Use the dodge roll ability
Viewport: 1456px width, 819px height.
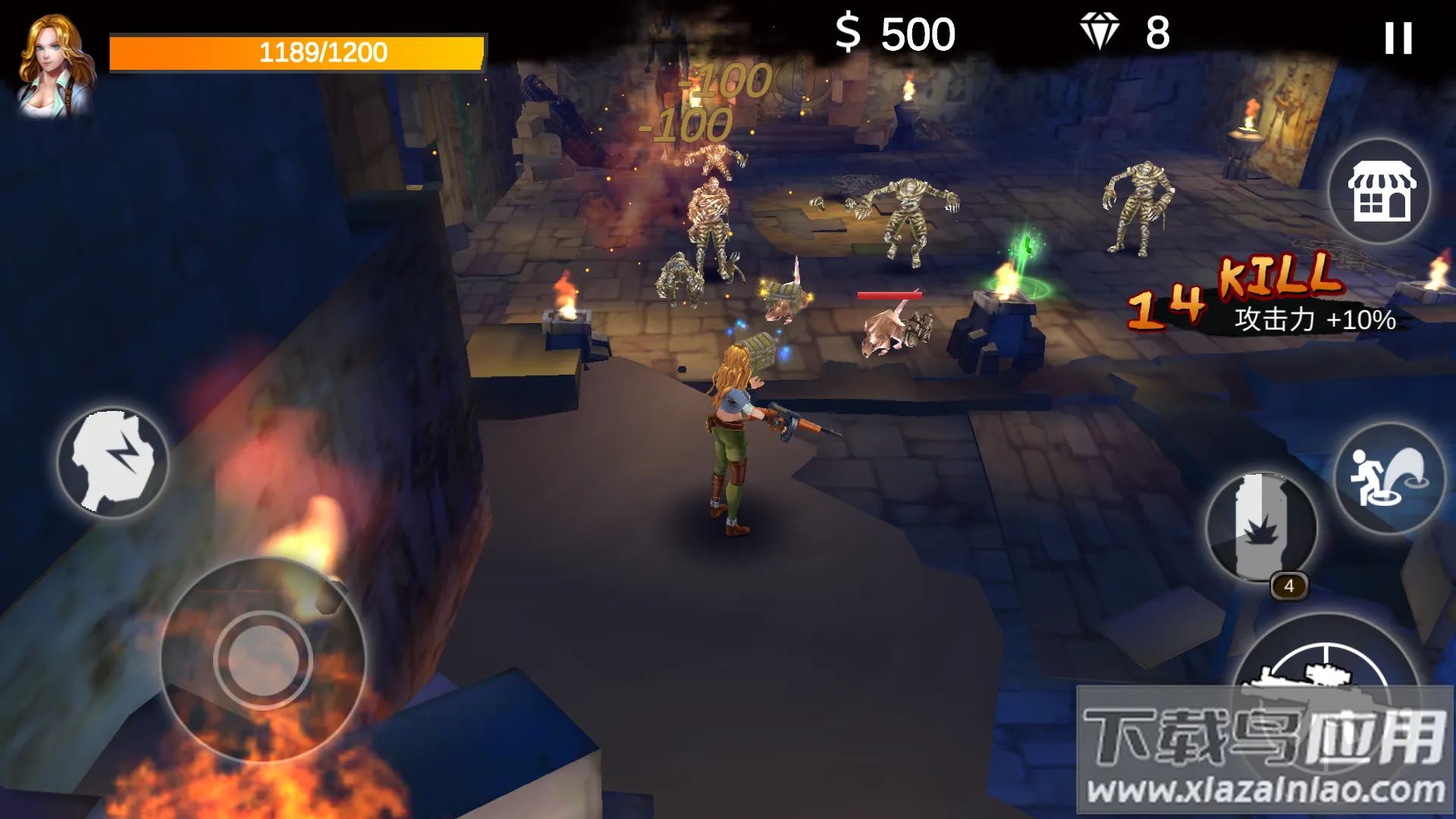[x=1389, y=479]
